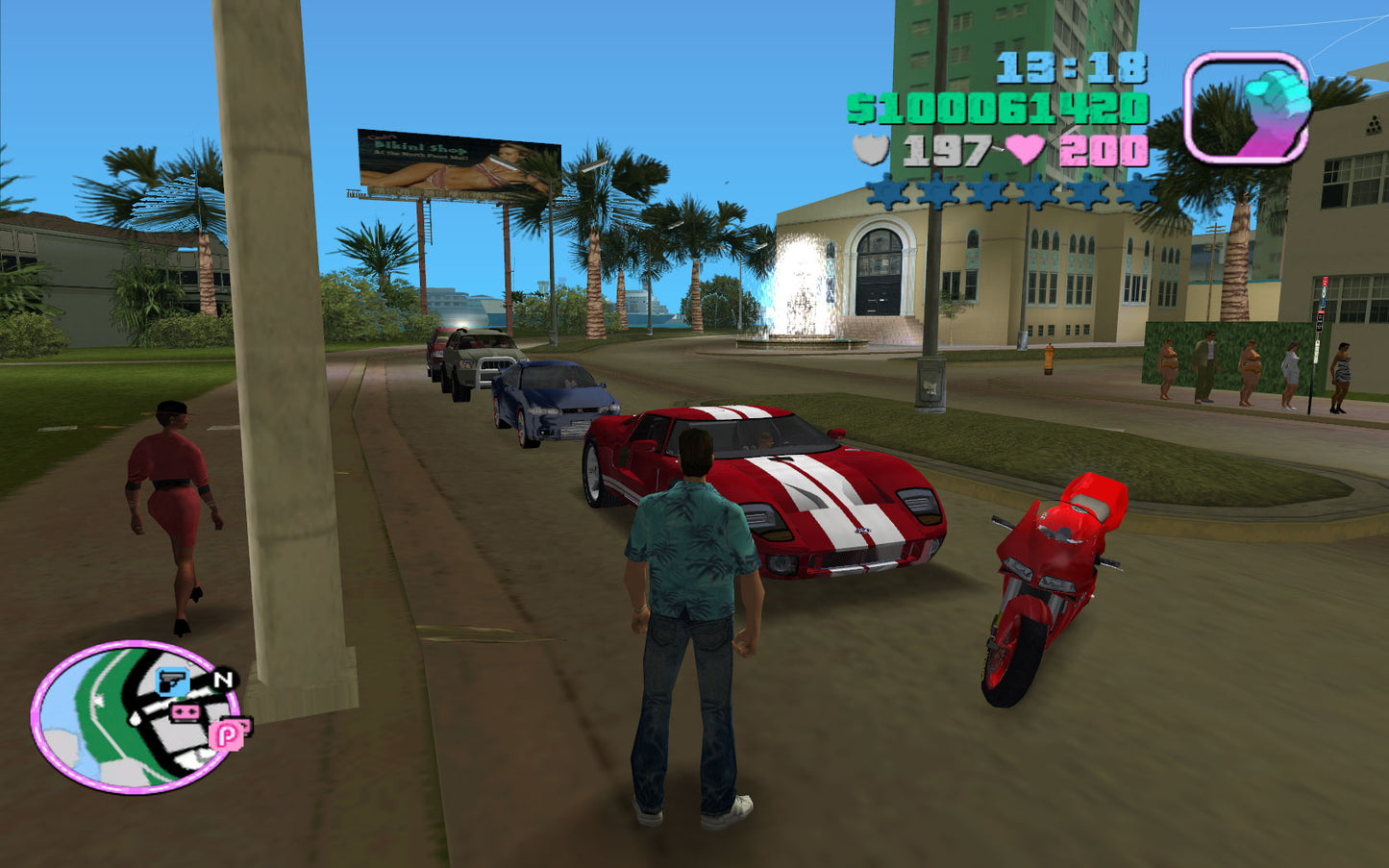Viewport: 1389px width, 868px height.
Task: Click the 200 health value text
Action: pos(1103,150)
